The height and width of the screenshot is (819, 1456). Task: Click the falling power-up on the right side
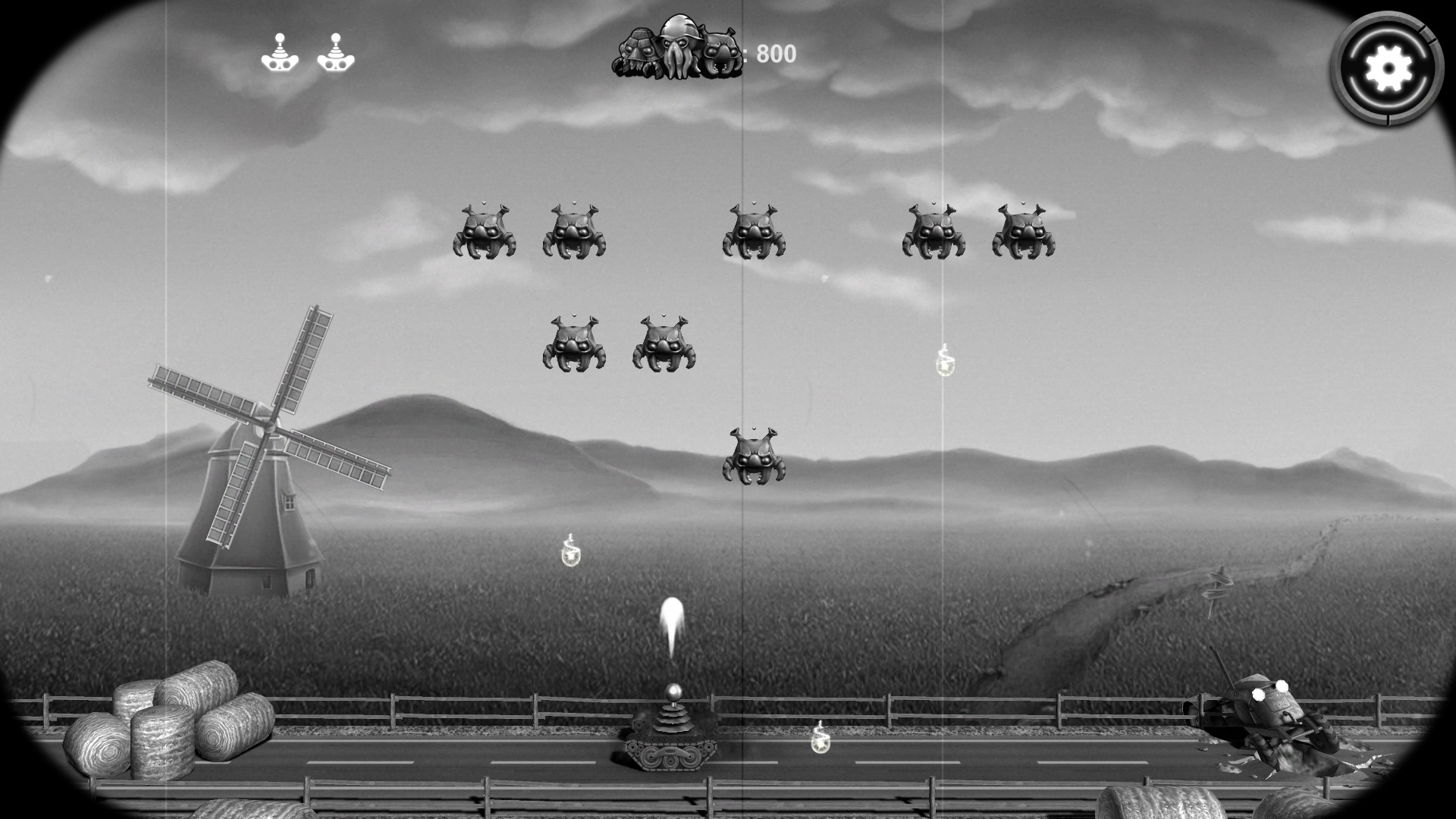tap(945, 366)
